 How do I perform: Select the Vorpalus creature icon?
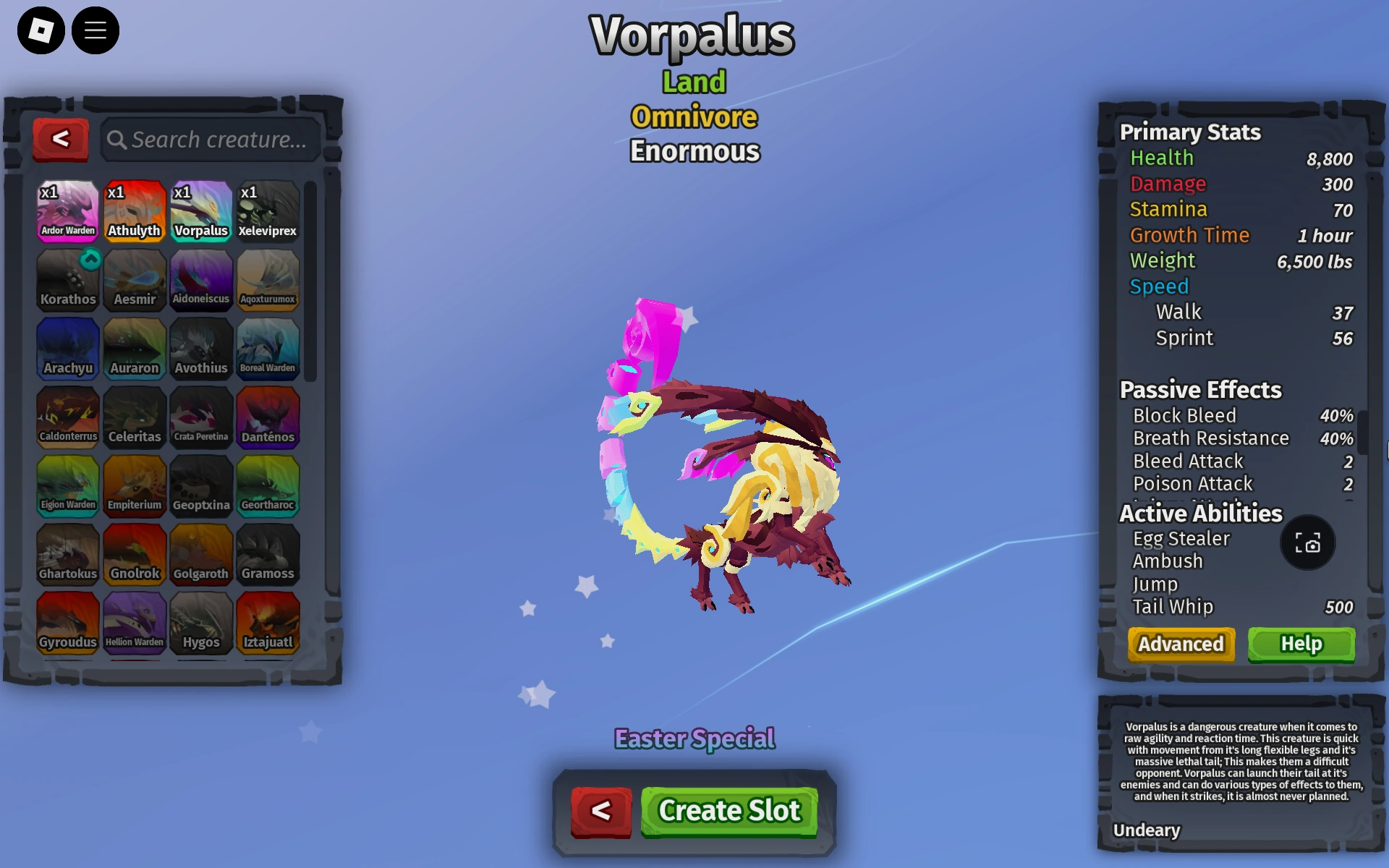click(x=201, y=210)
